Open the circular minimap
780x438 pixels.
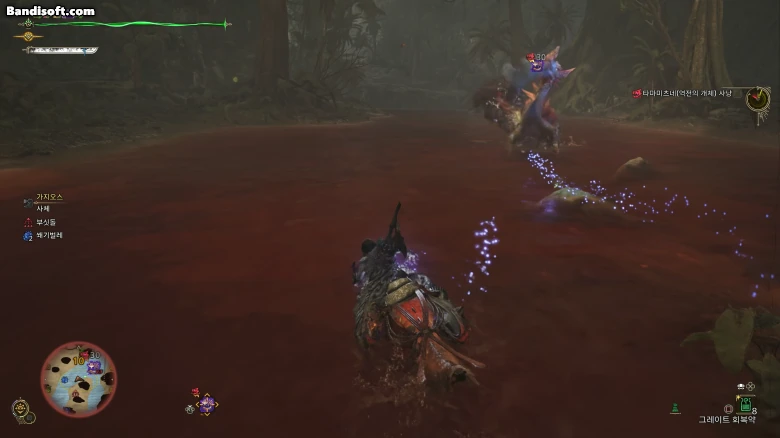point(78,379)
